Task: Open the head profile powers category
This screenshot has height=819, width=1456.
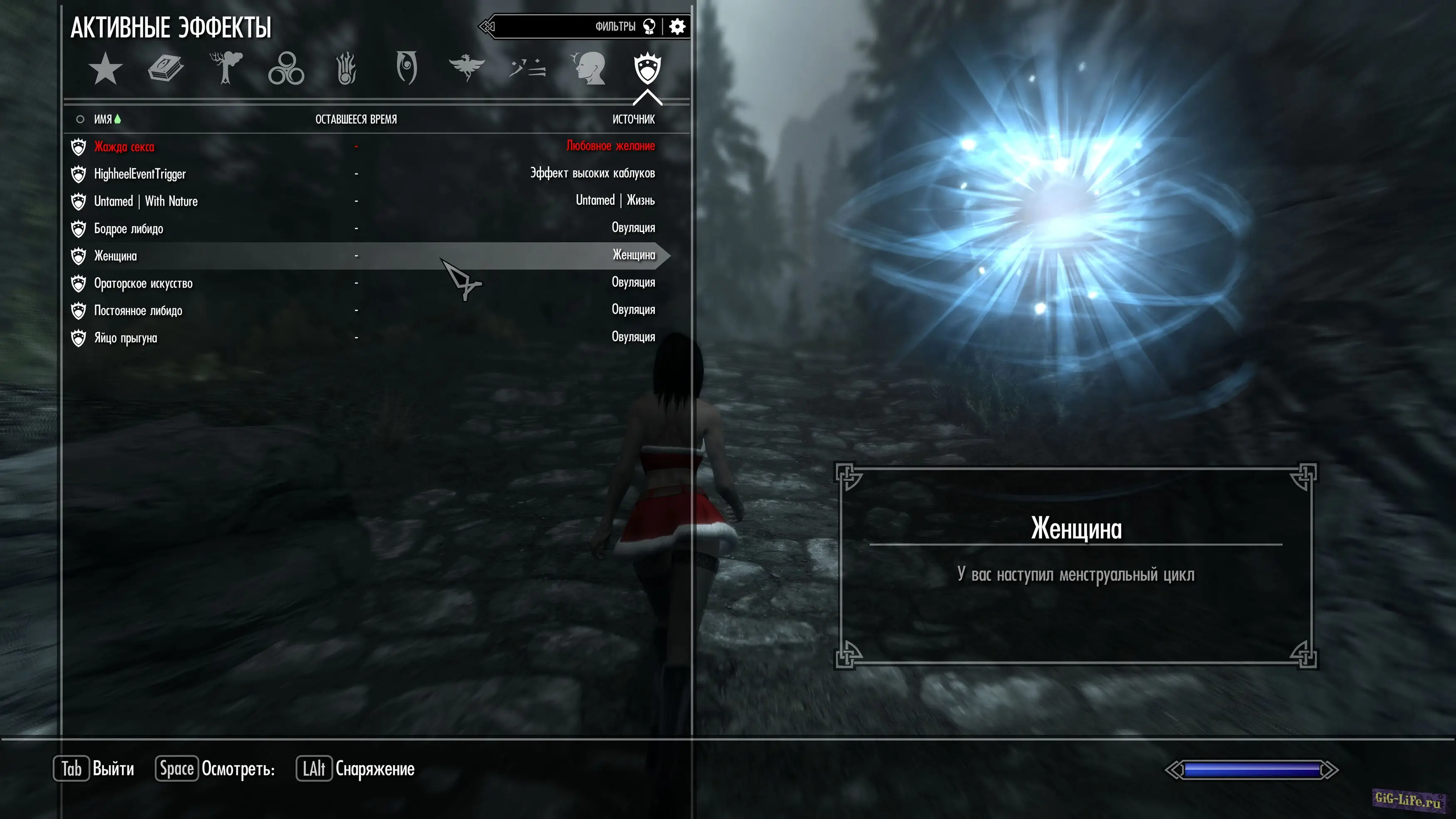Action: [588, 69]
